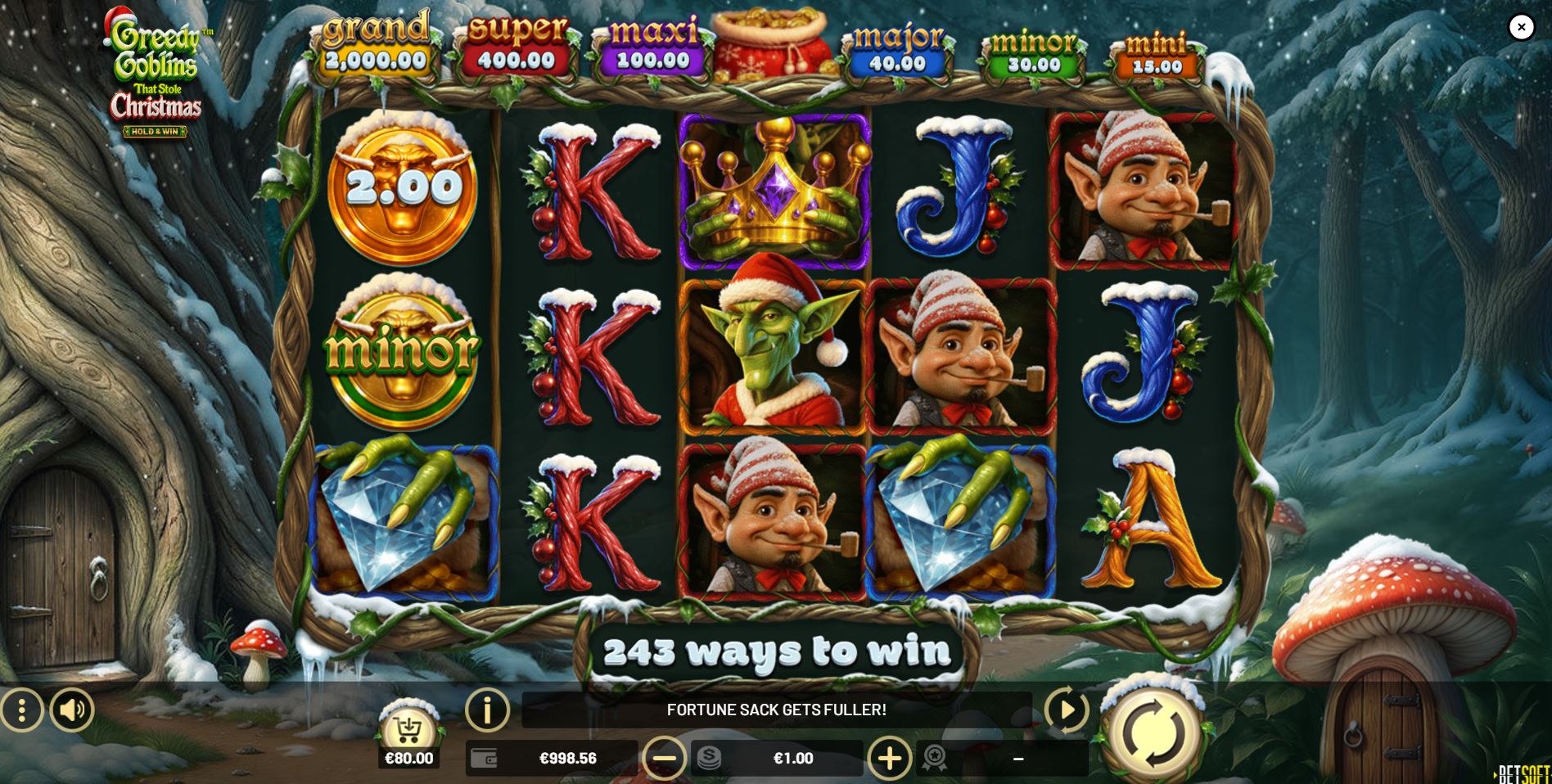Increase the bet with the plus button
The height and width of the screenshot is (784, 1552).
pos(888,758)
